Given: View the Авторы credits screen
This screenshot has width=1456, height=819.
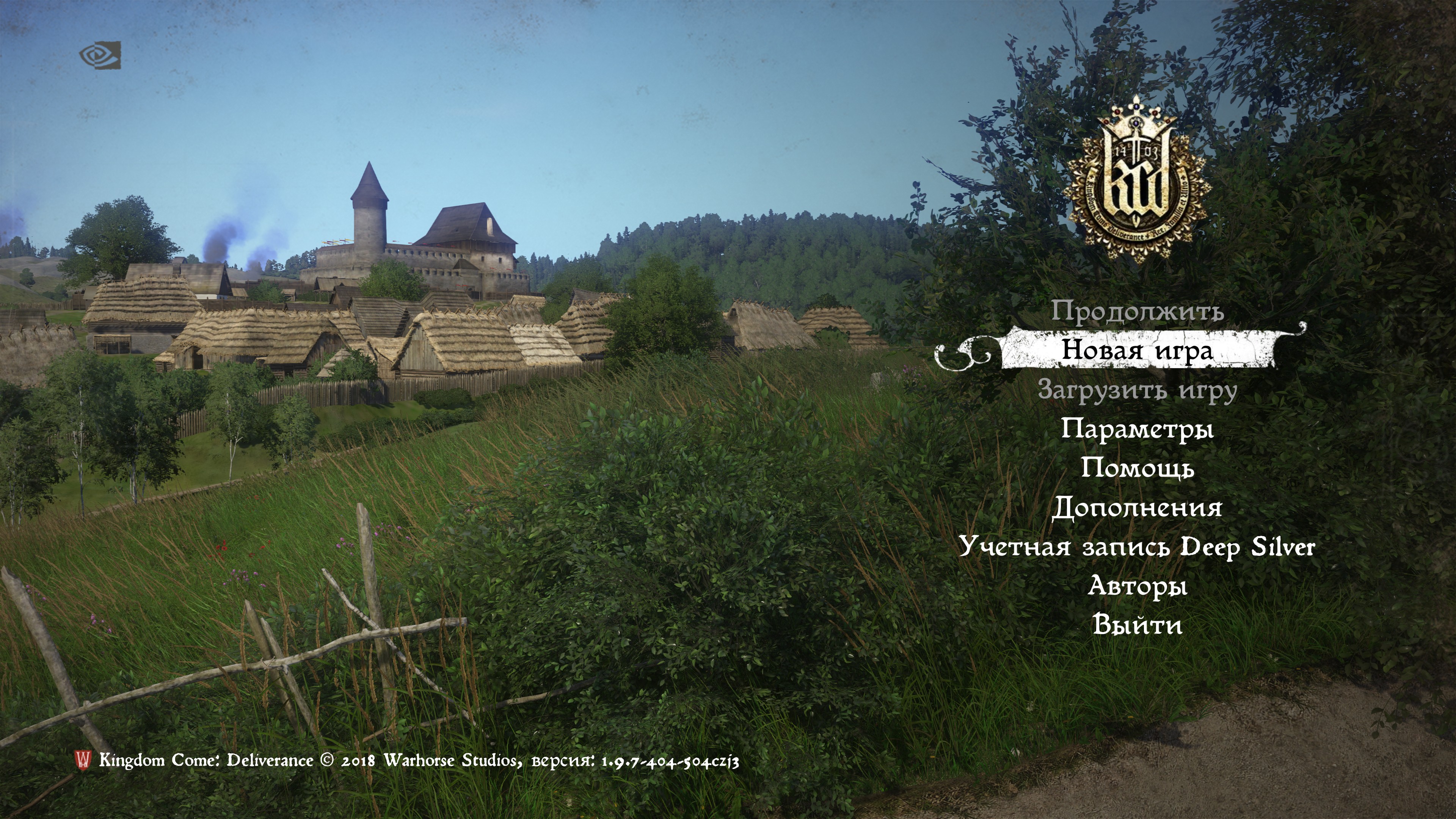Looking at the screenshot, I should (1137, 585).
